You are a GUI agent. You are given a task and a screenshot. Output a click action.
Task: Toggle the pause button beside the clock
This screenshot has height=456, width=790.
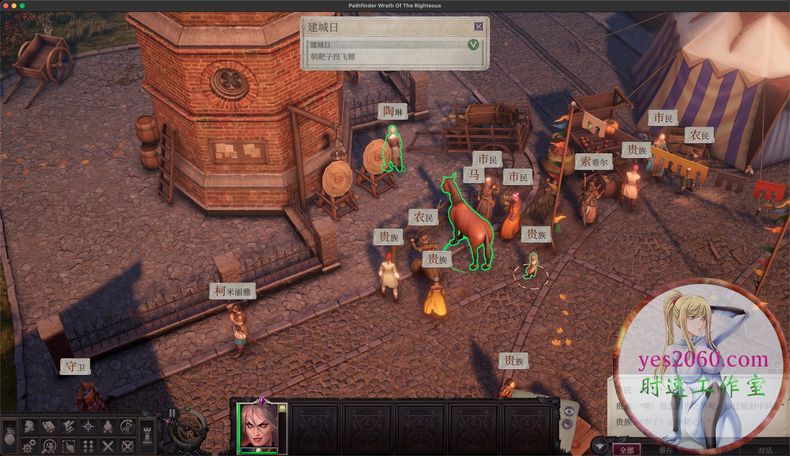point(171,412)
